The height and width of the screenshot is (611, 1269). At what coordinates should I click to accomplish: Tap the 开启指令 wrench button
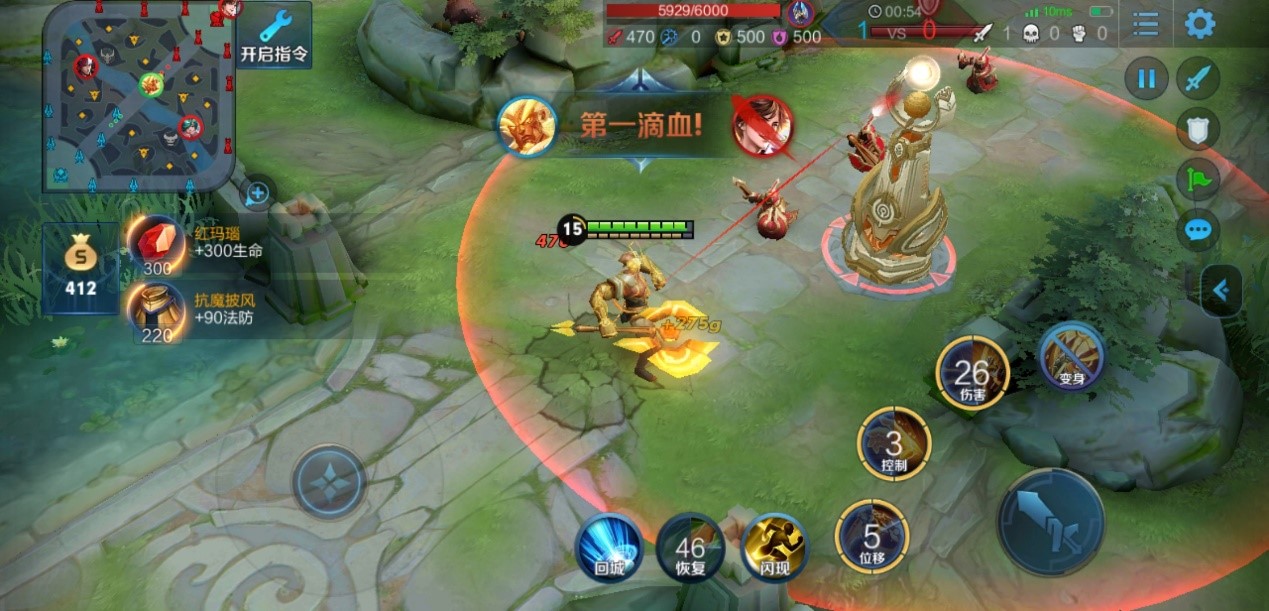tap(275, 34)
